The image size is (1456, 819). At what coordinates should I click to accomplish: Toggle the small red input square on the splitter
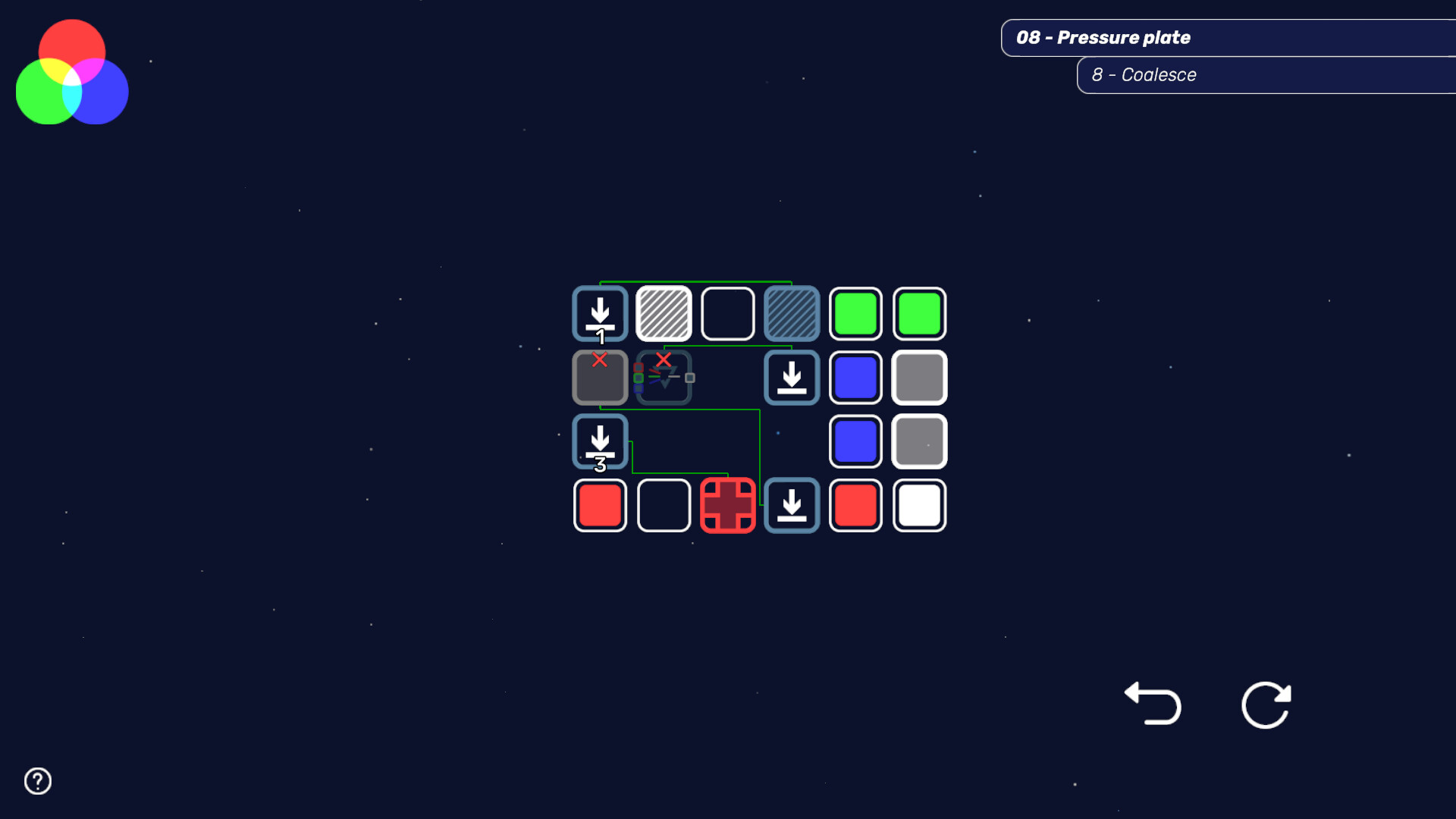[638, 367]
